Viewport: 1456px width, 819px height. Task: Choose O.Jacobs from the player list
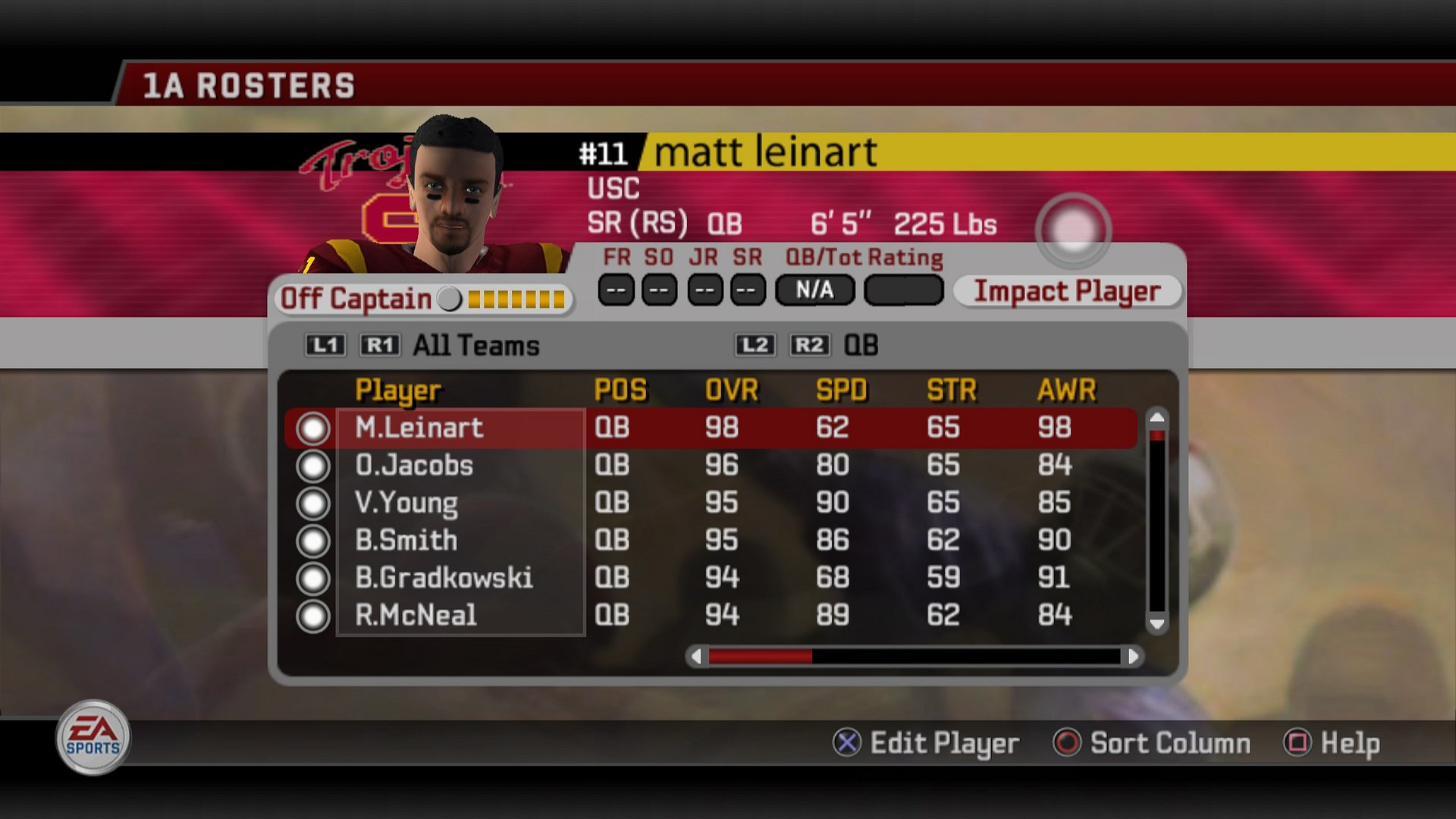414,465
